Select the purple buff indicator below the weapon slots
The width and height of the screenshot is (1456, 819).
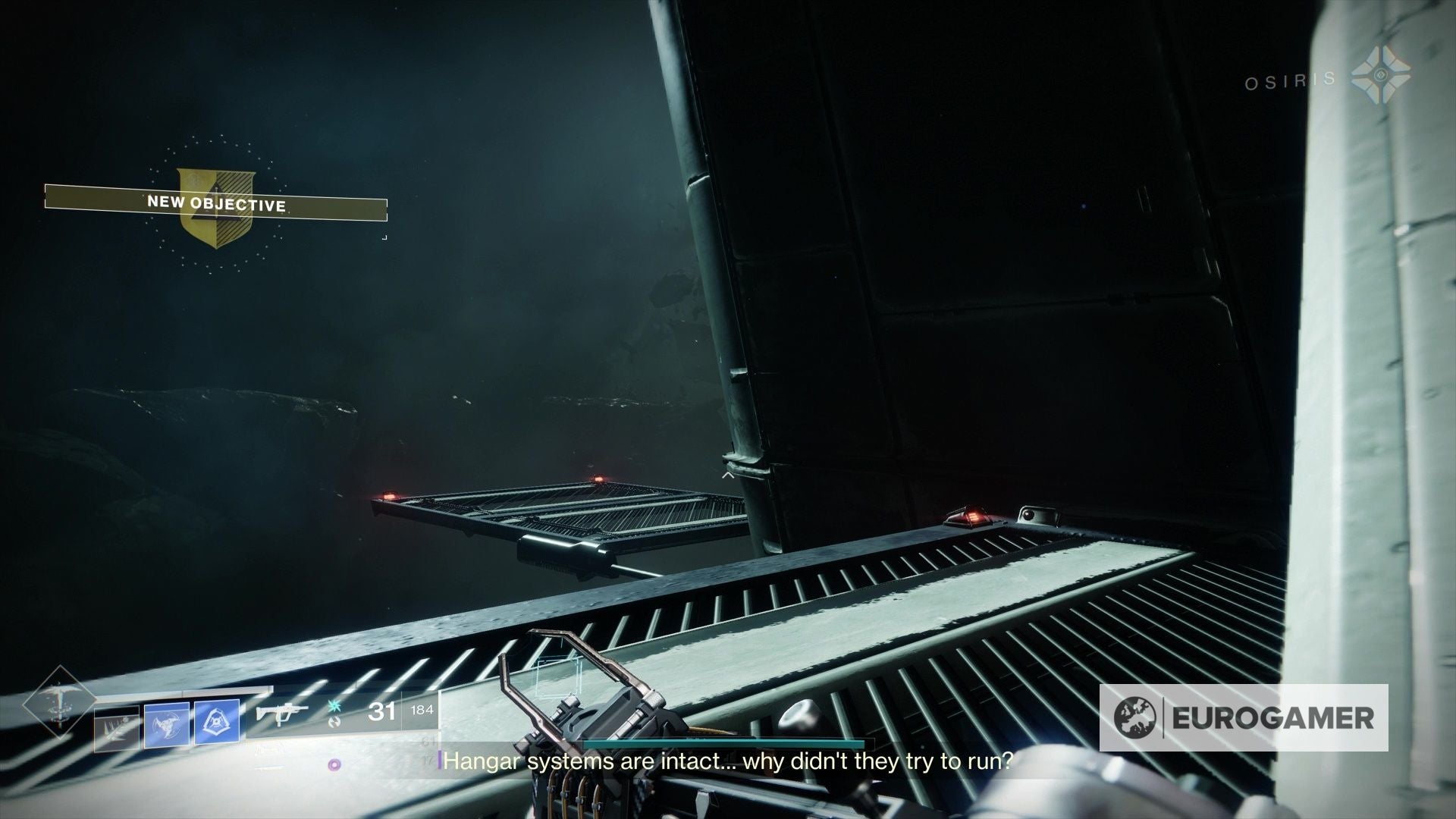334,764
